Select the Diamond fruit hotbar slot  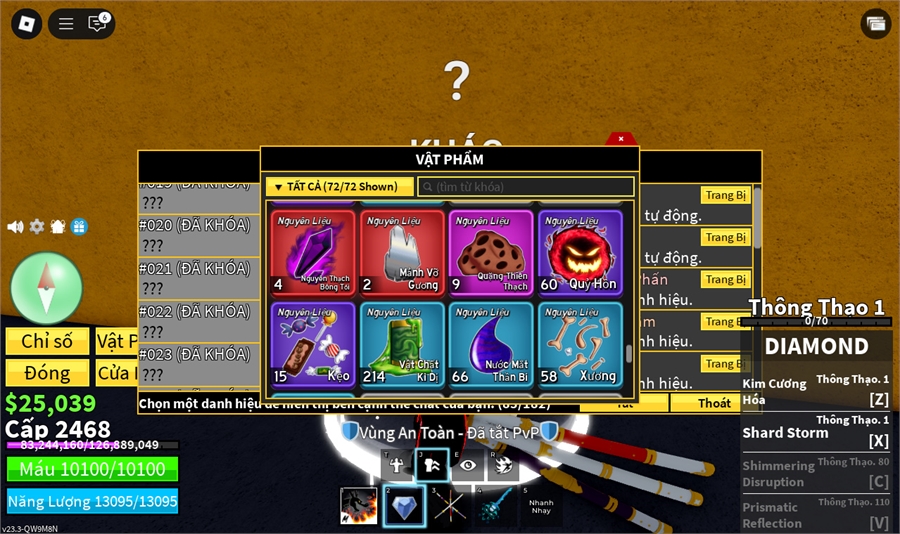click(404, 507)
